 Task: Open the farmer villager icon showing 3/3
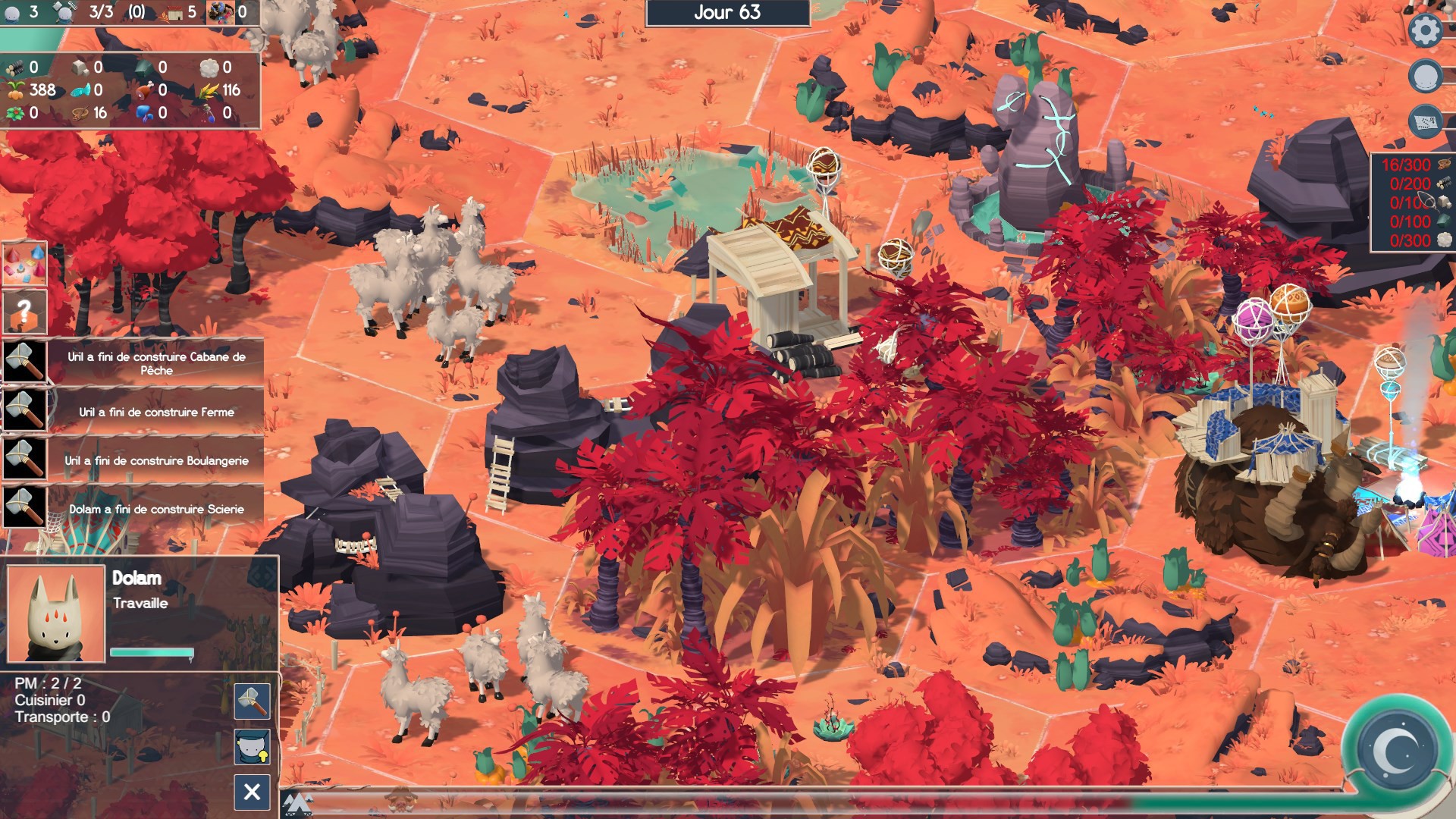(66, 11)
